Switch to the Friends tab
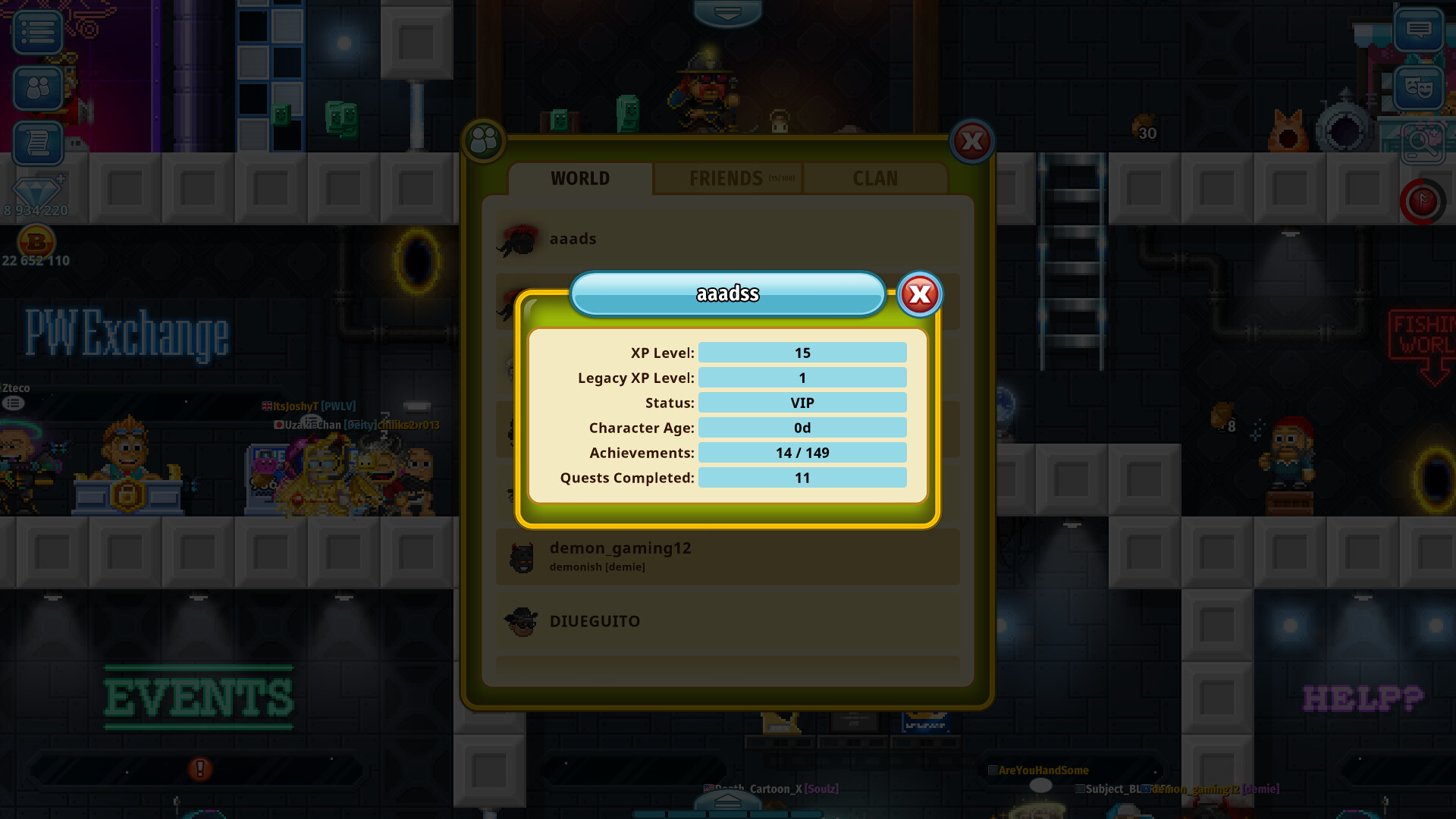This screenshot has width=1456, height=819. [726, 179]
